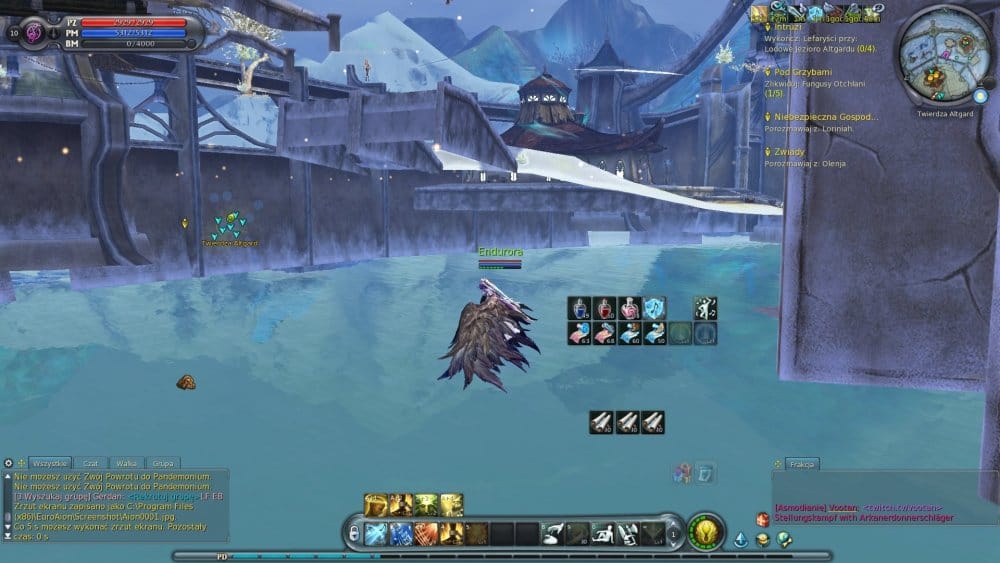The image size is (1000, 563).
Task: Activate the dancing figure emote icon
Action: [706, 308]
